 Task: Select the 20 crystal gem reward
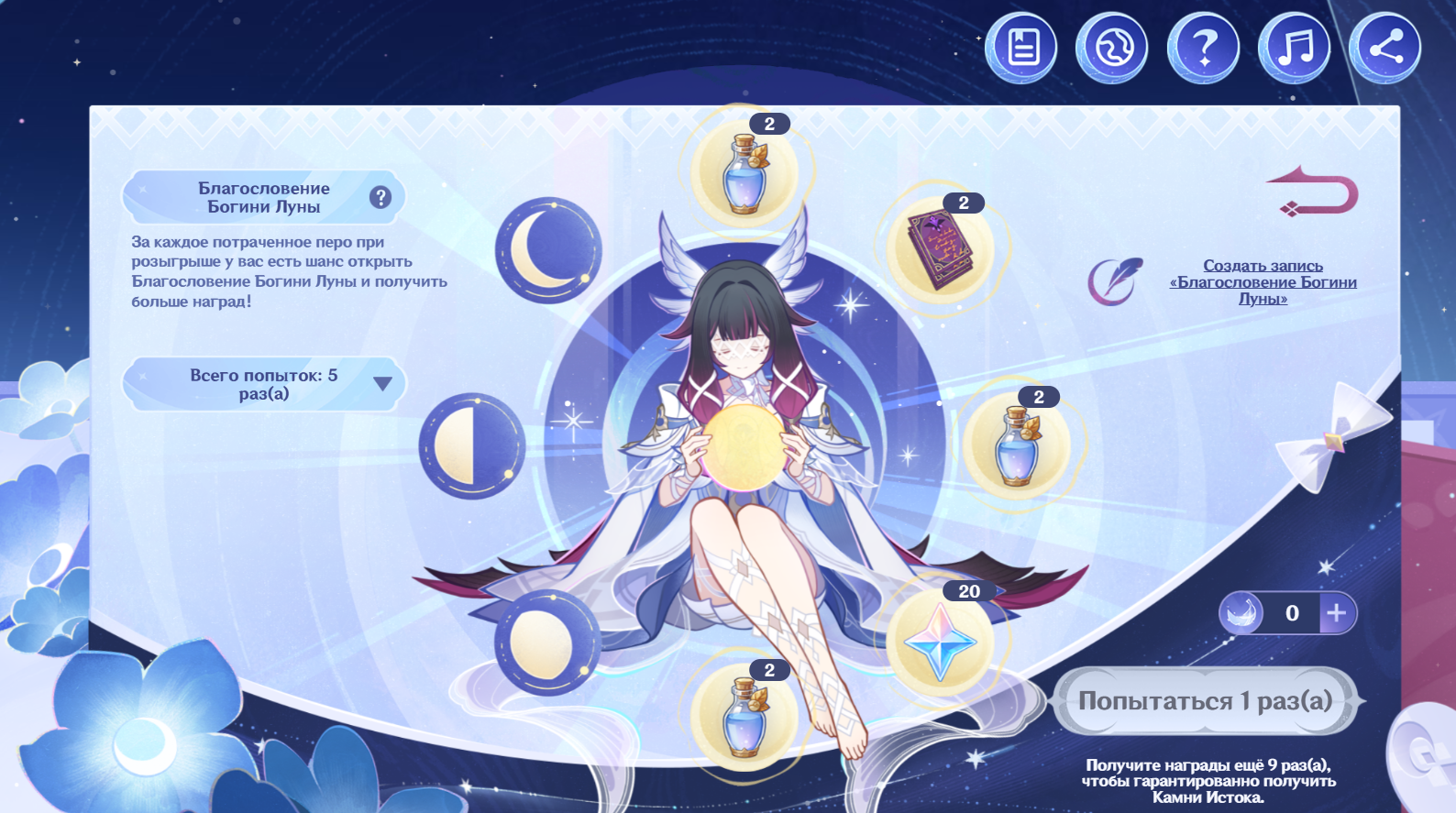(940, 641)
